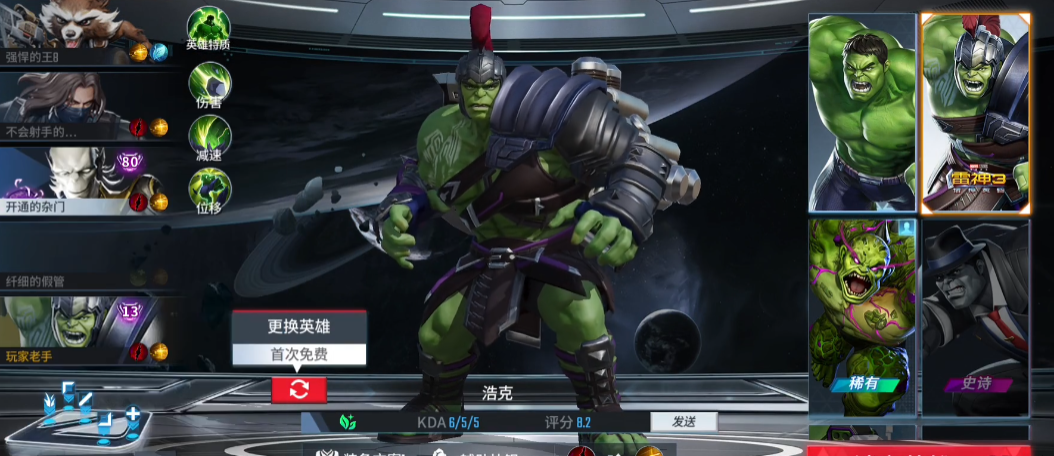Send the KDA stats with 发送 button
The image size is (1054, 456).
[x=683, y=422]
